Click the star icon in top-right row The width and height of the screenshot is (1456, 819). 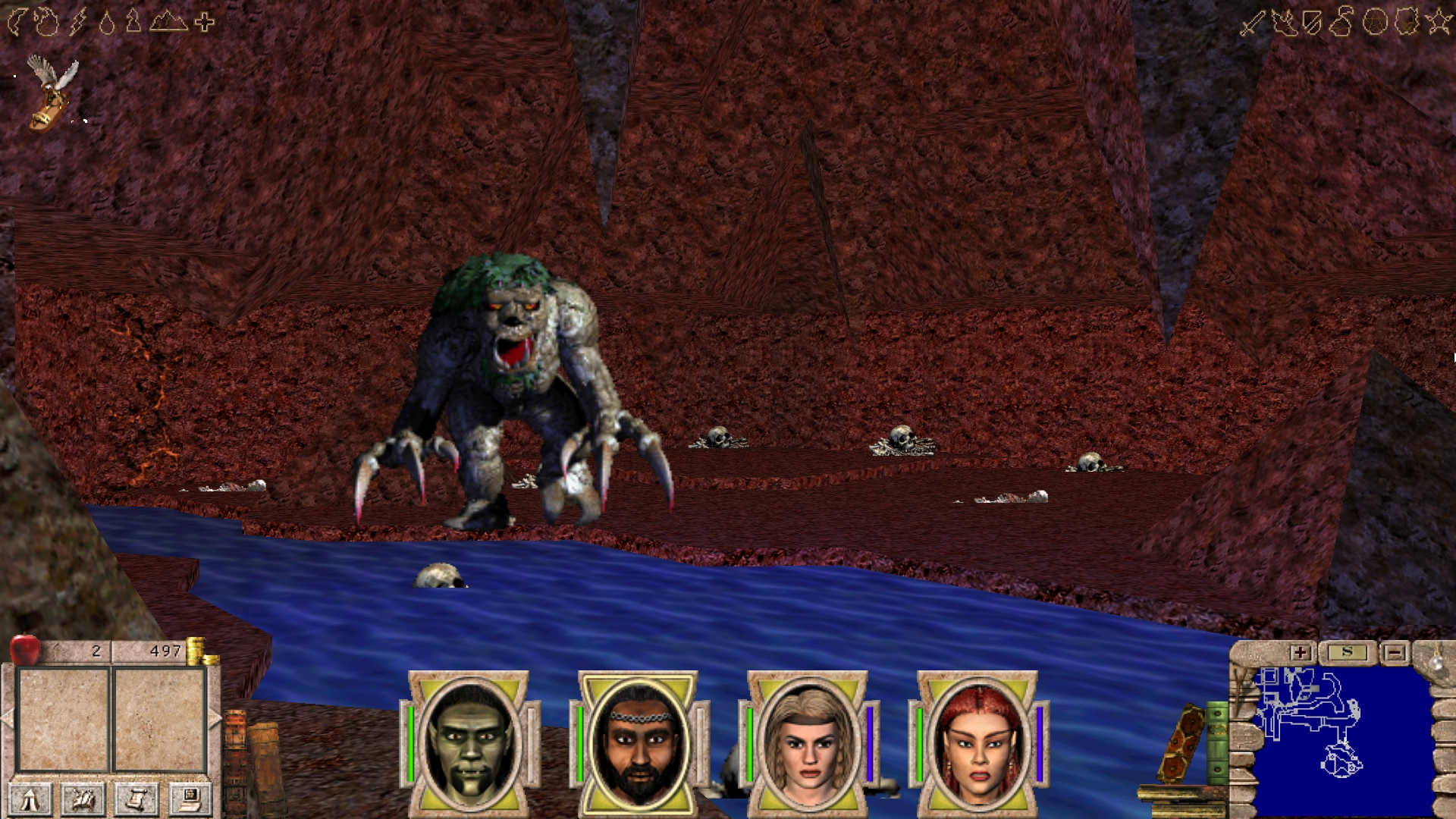pos(1439,23)
